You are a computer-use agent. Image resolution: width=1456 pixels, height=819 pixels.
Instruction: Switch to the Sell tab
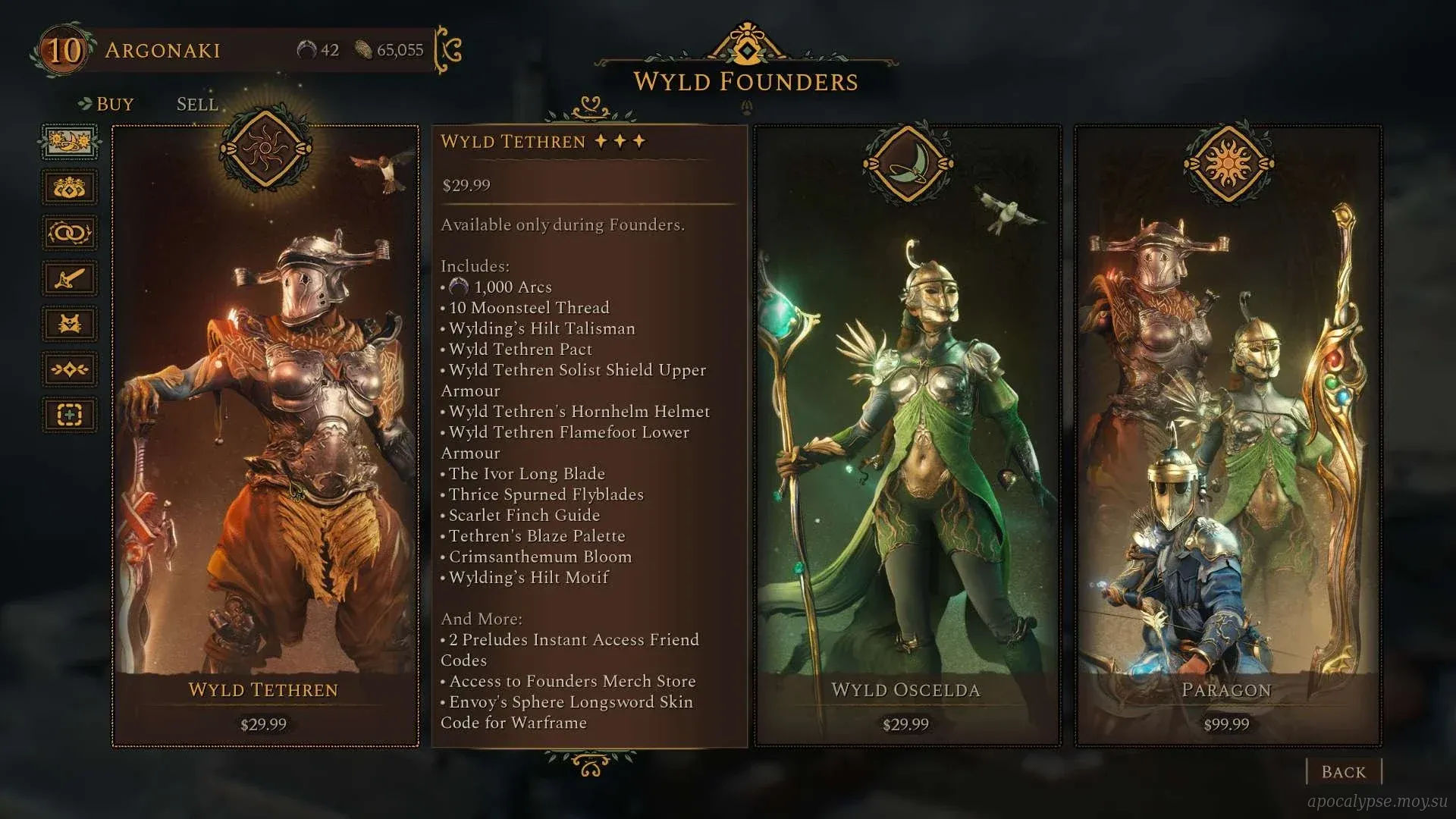(197, 104)
